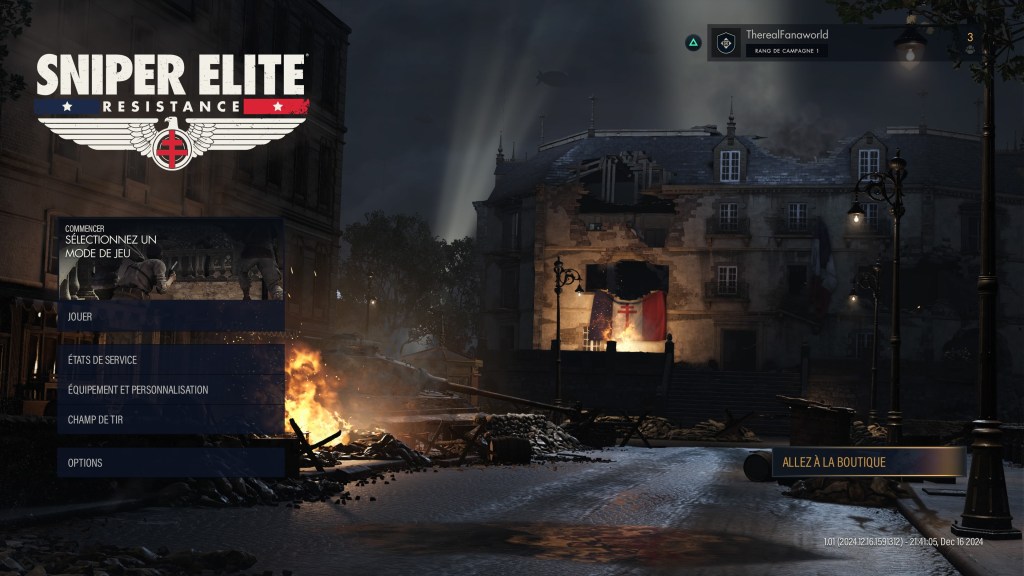Click the Allez à la boutique button
1024x576 pixels.
coord(868,462)
